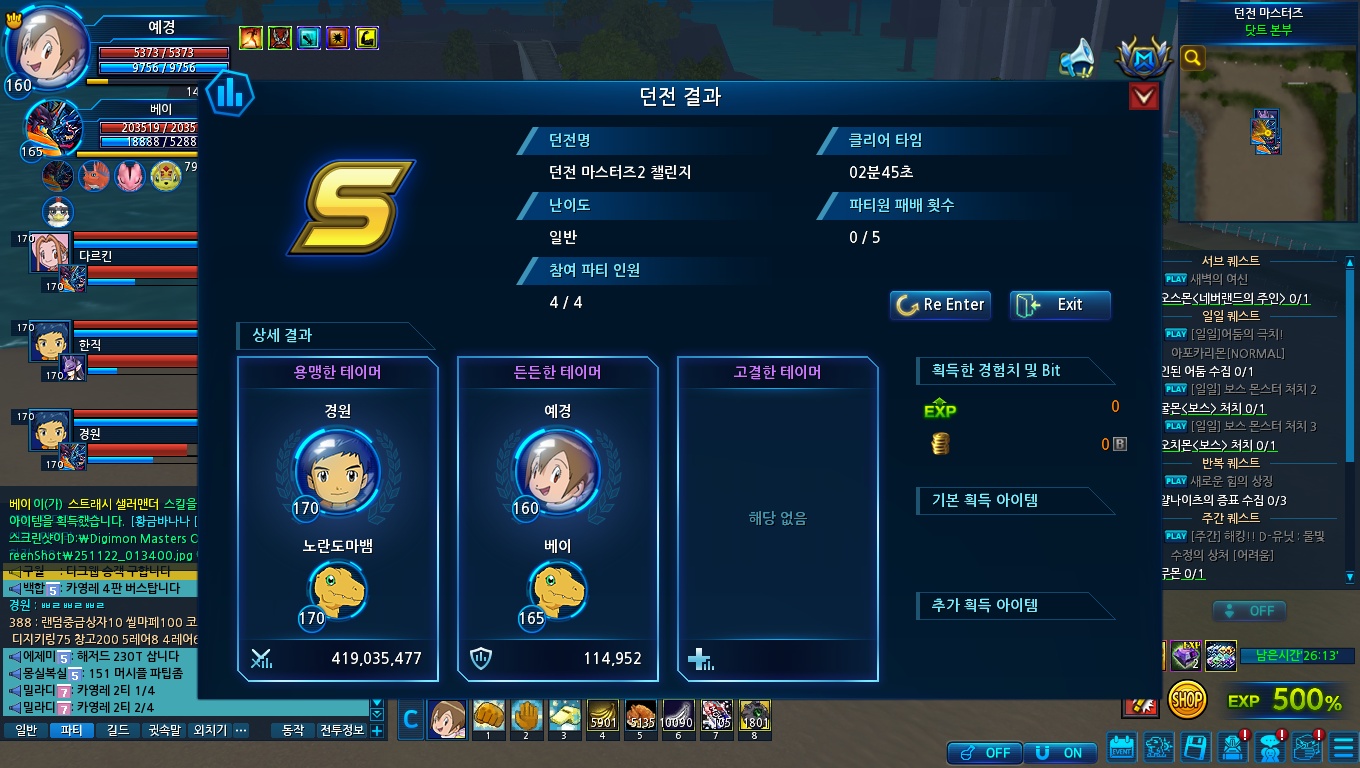Exit the dungeon with the Exit button
Image resolution: width=1360 pixels, height=768 pixels.
click(1060, 305)
